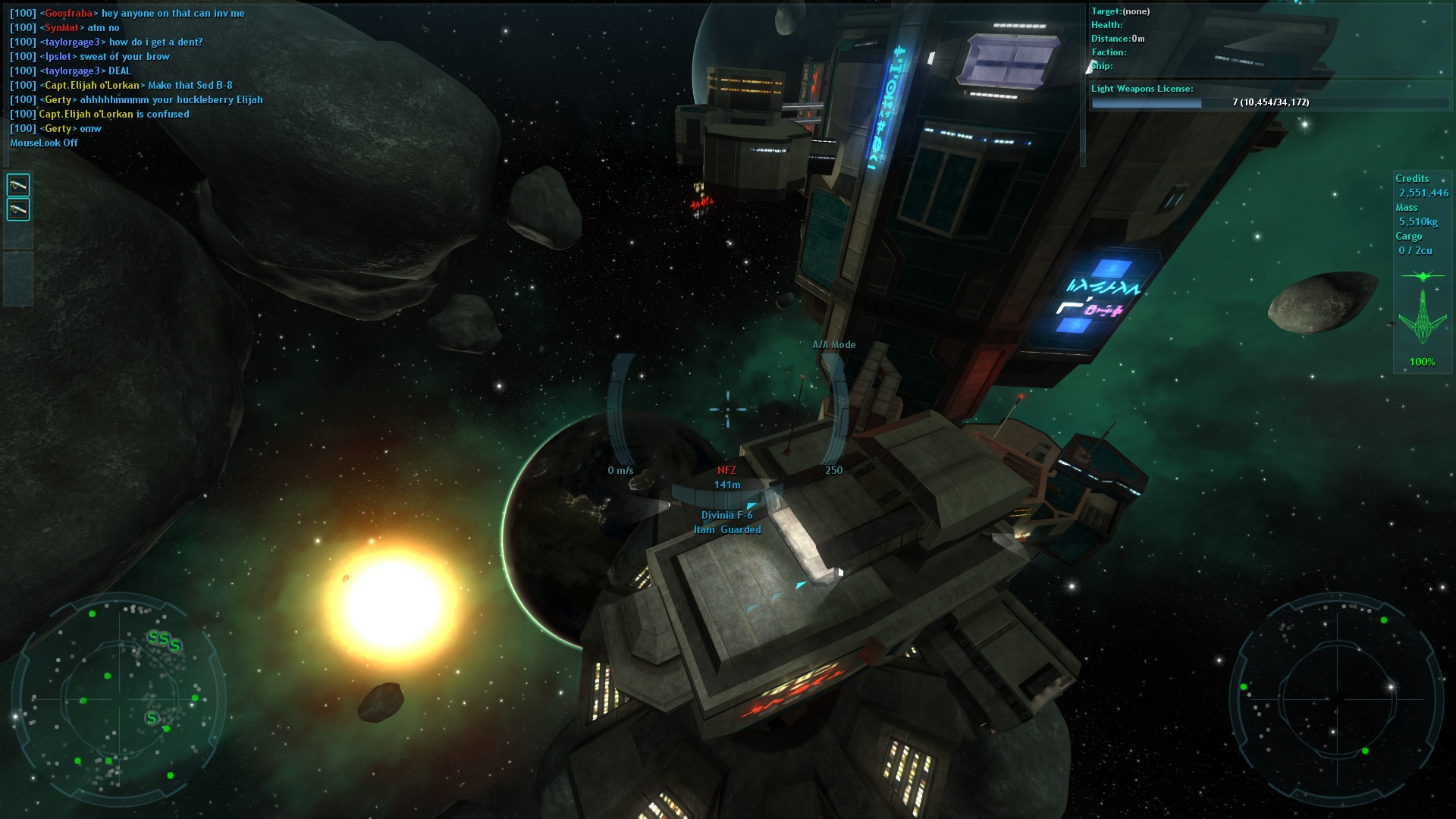Click the front radar on the left
The width and height of the screenshot is (1456, 819).
(x=118, y=699)
